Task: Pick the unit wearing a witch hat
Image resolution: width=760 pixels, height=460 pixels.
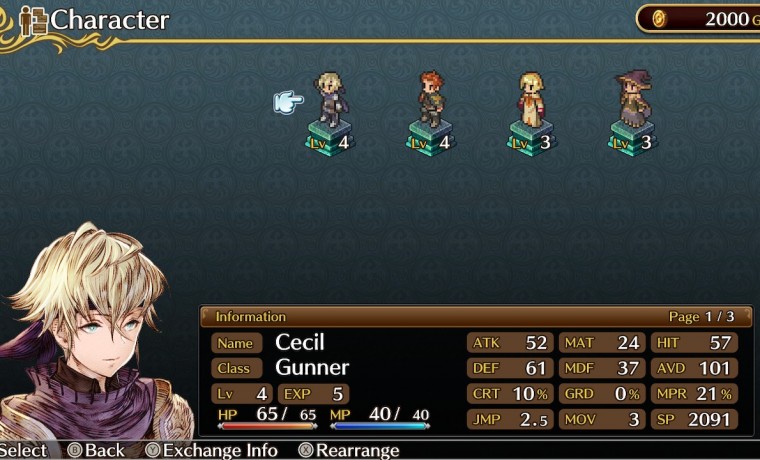Action: coord(632,100)
